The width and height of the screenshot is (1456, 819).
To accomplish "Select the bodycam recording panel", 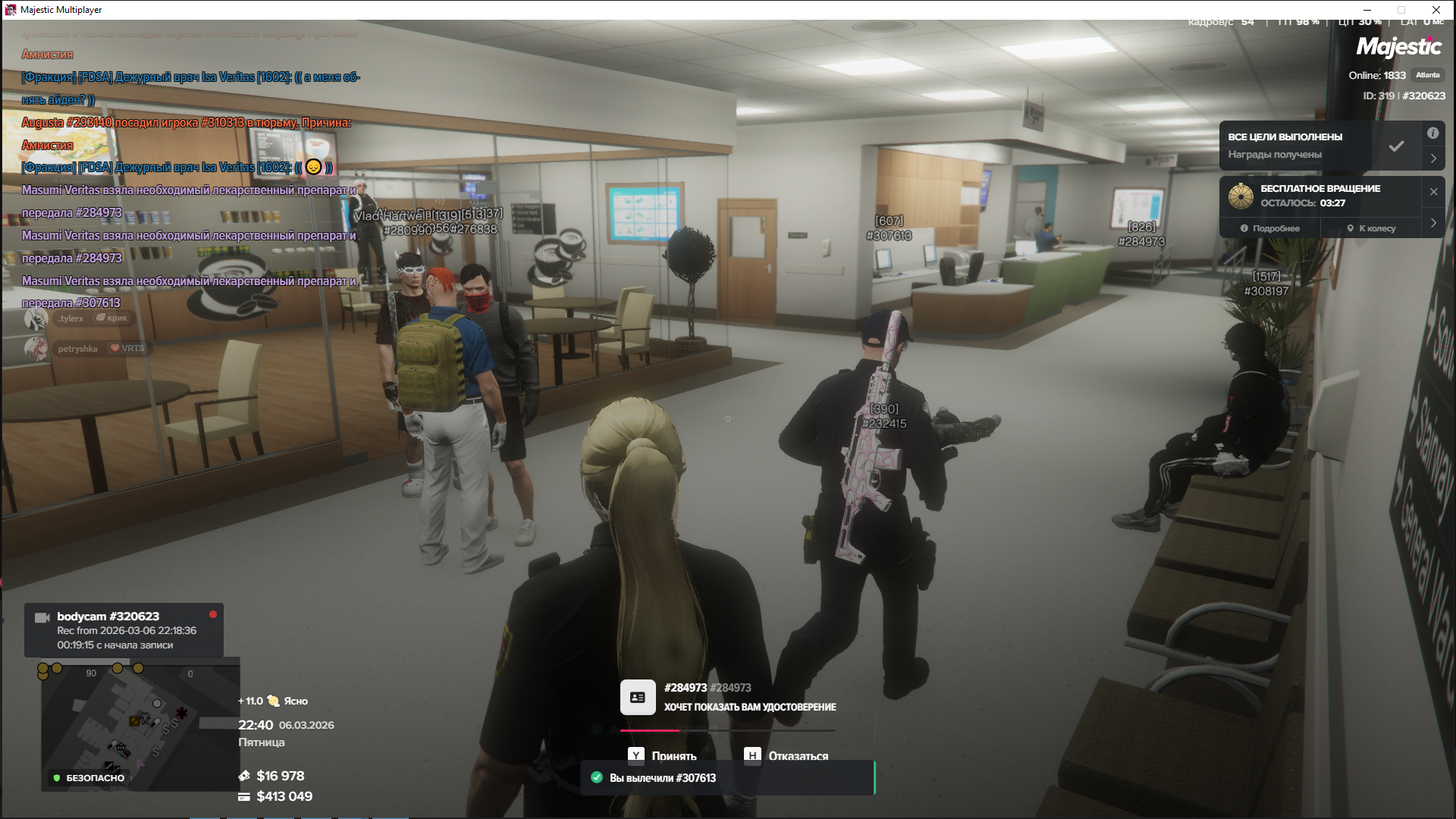I will pyautogui.click(x=124, y=630).
